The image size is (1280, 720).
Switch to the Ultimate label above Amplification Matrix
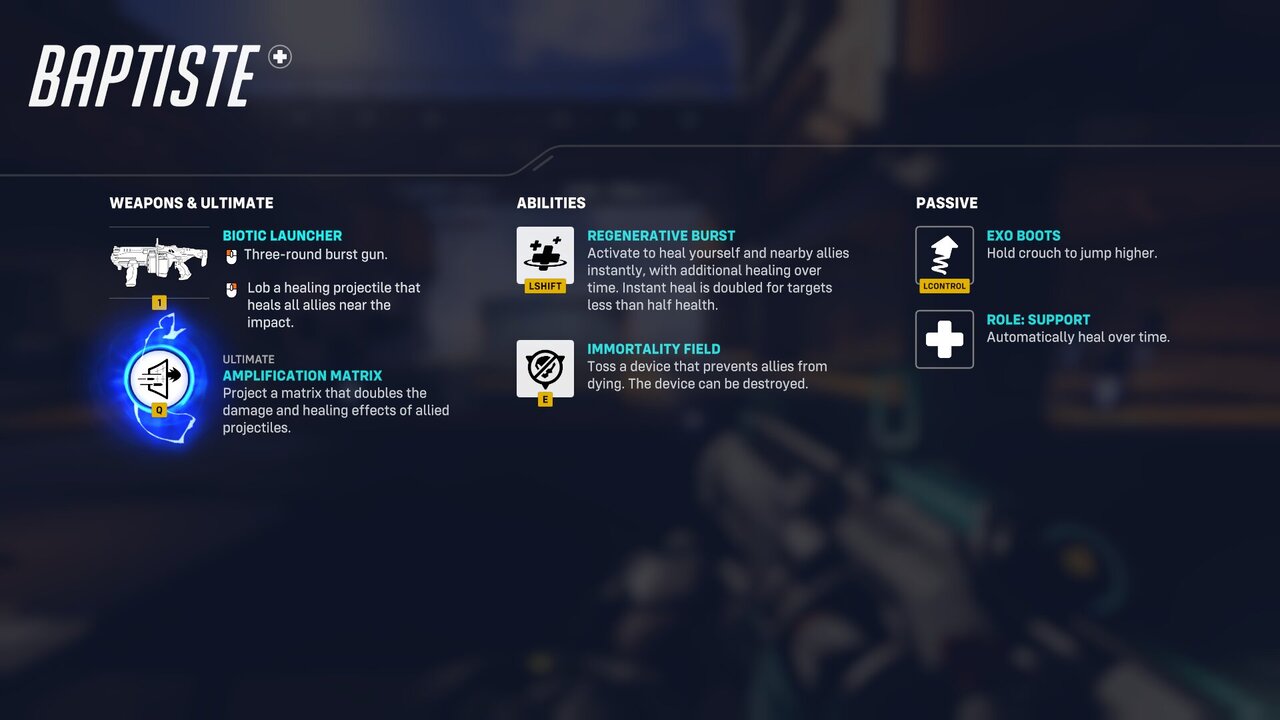pos(248,359)
